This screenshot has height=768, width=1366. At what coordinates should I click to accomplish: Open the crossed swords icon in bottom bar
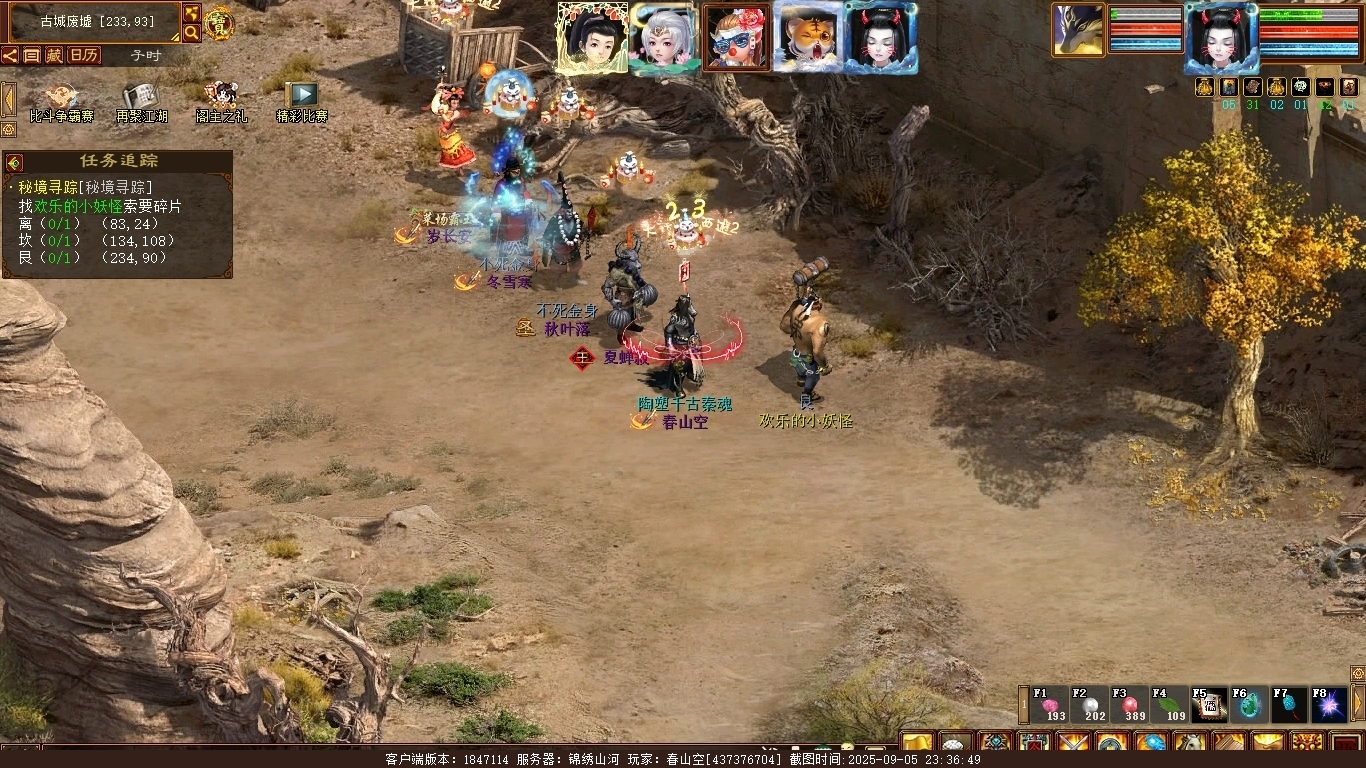[x=1073, y=744]
